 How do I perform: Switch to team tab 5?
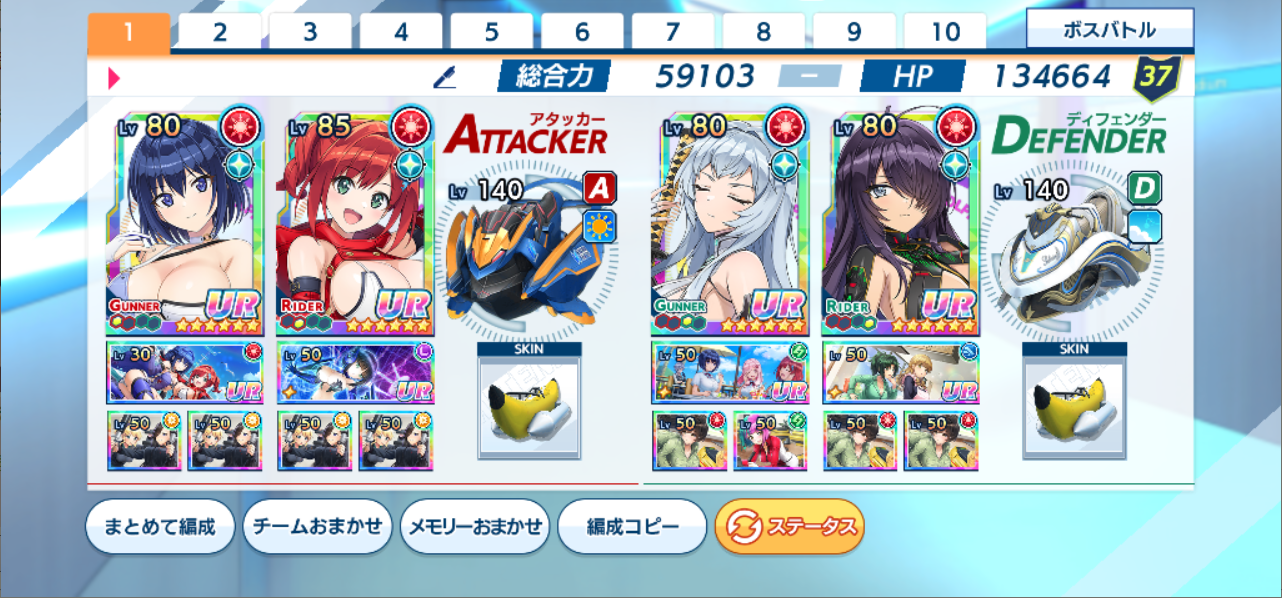click(492, 33)
